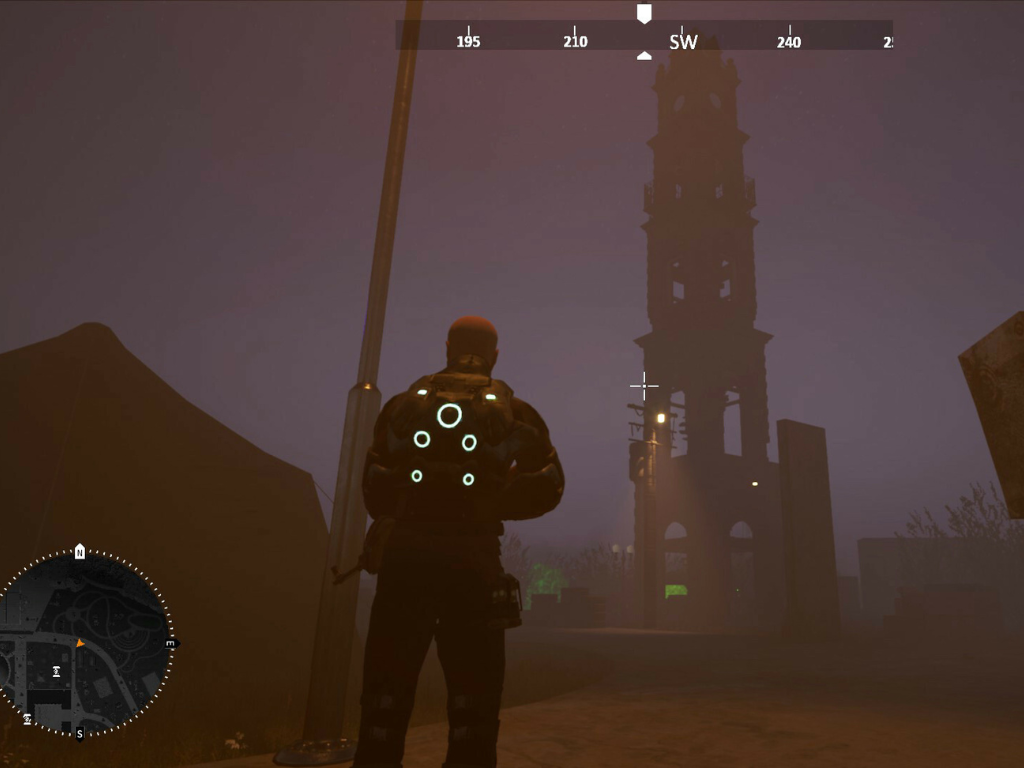Select the east marker on the minimap
1024x768 pixels.
tap(171, 644)
